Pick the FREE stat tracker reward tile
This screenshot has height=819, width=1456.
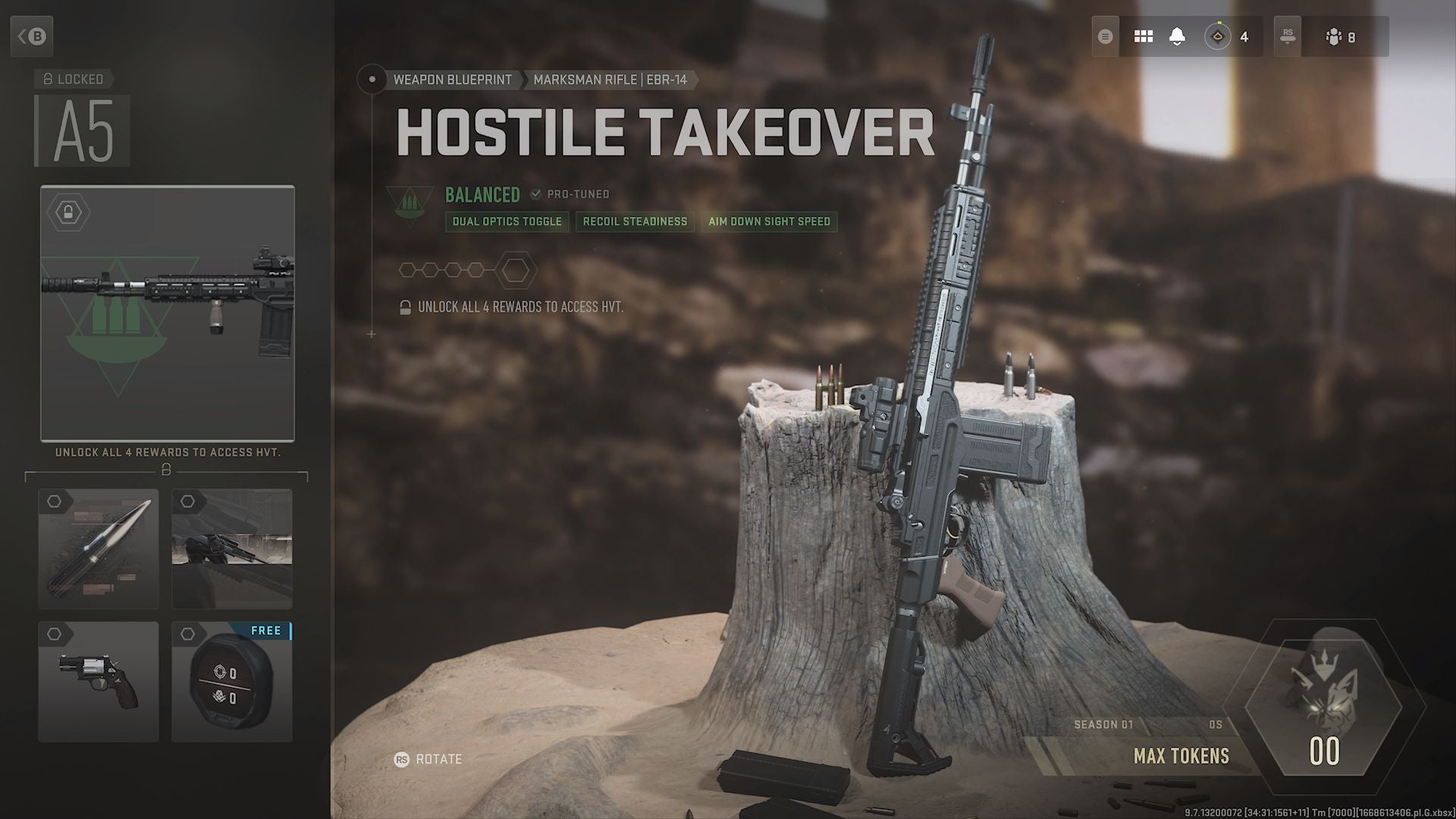pos(232,681)
